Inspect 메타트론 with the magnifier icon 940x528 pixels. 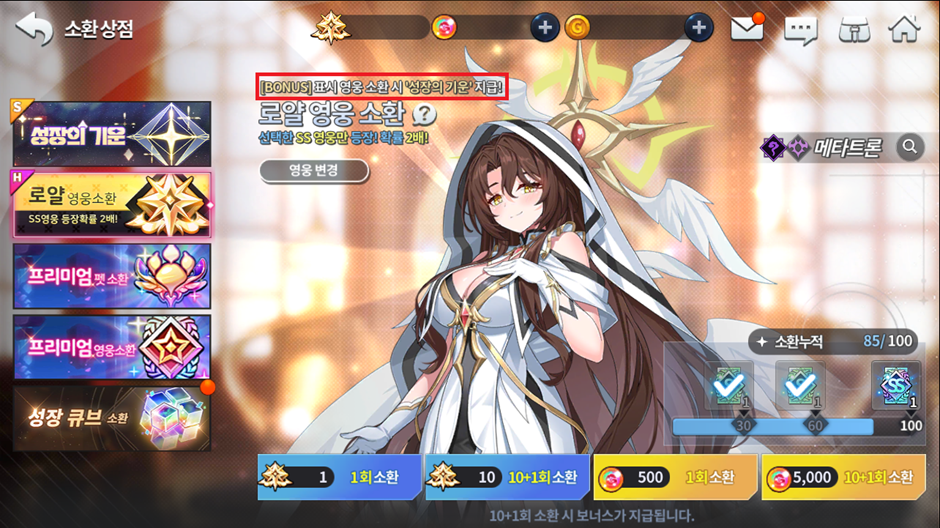coord(909,148)
